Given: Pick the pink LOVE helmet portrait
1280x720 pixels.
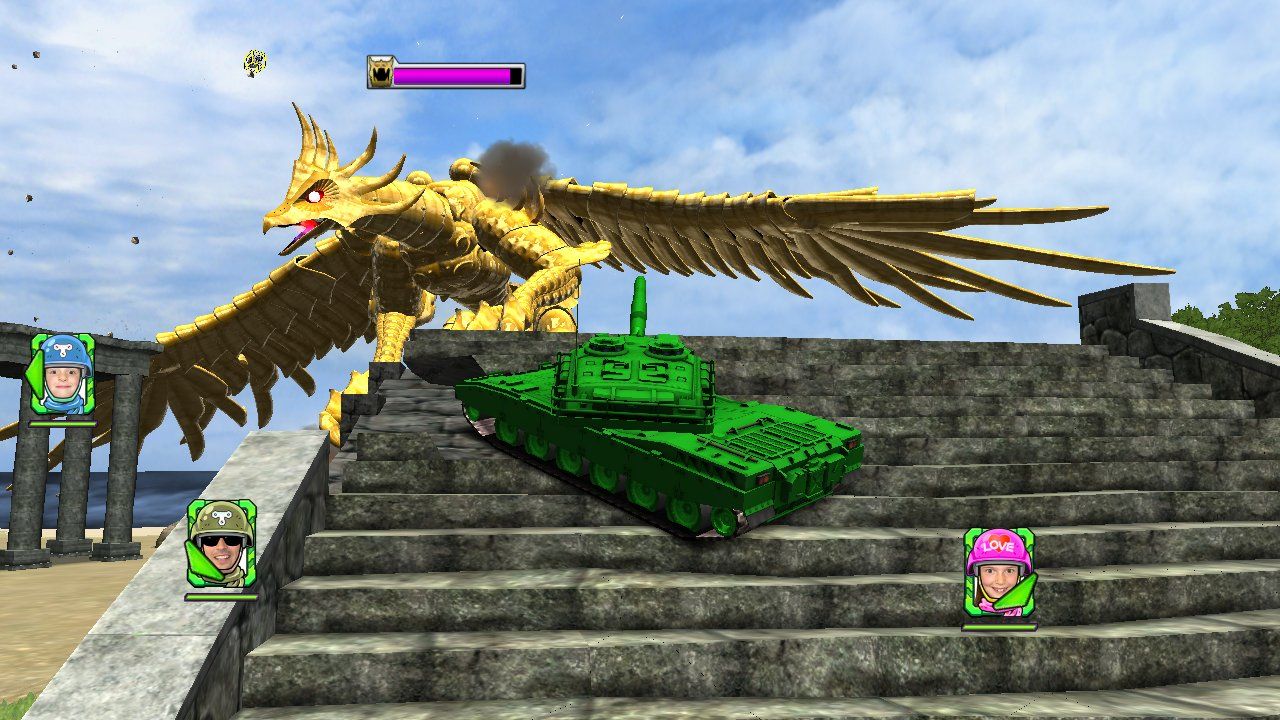Looking at the screenshot, I should coord(999,571).
